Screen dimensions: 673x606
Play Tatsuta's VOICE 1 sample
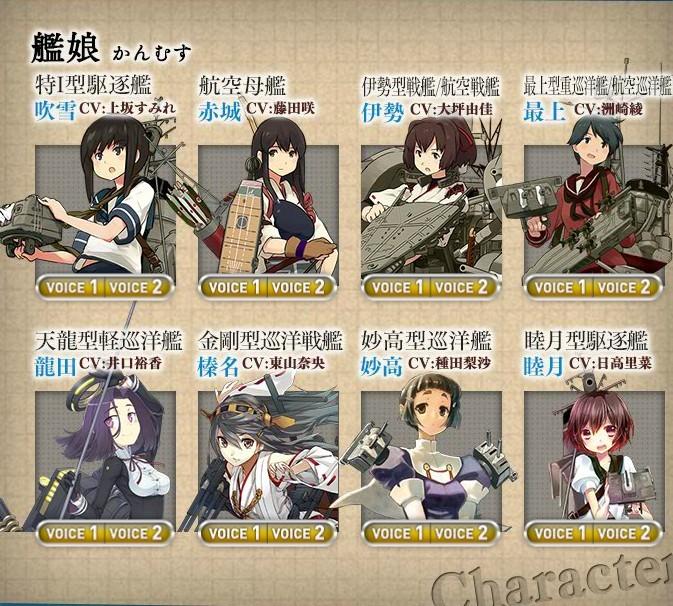[71, 533]
